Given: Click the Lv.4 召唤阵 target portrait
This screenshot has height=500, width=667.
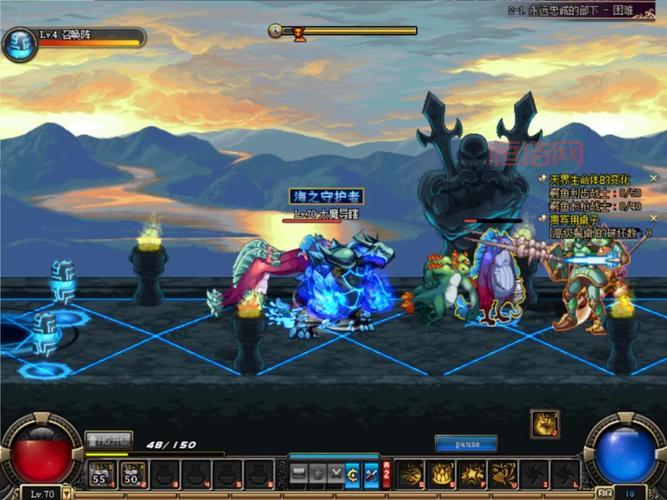Looking at the screenshot, I should point(20,44).
